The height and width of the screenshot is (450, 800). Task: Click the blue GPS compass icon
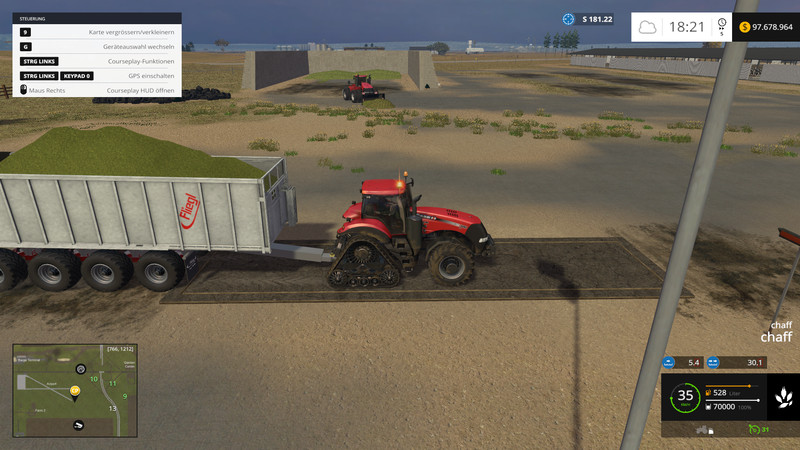pos(569,19)
